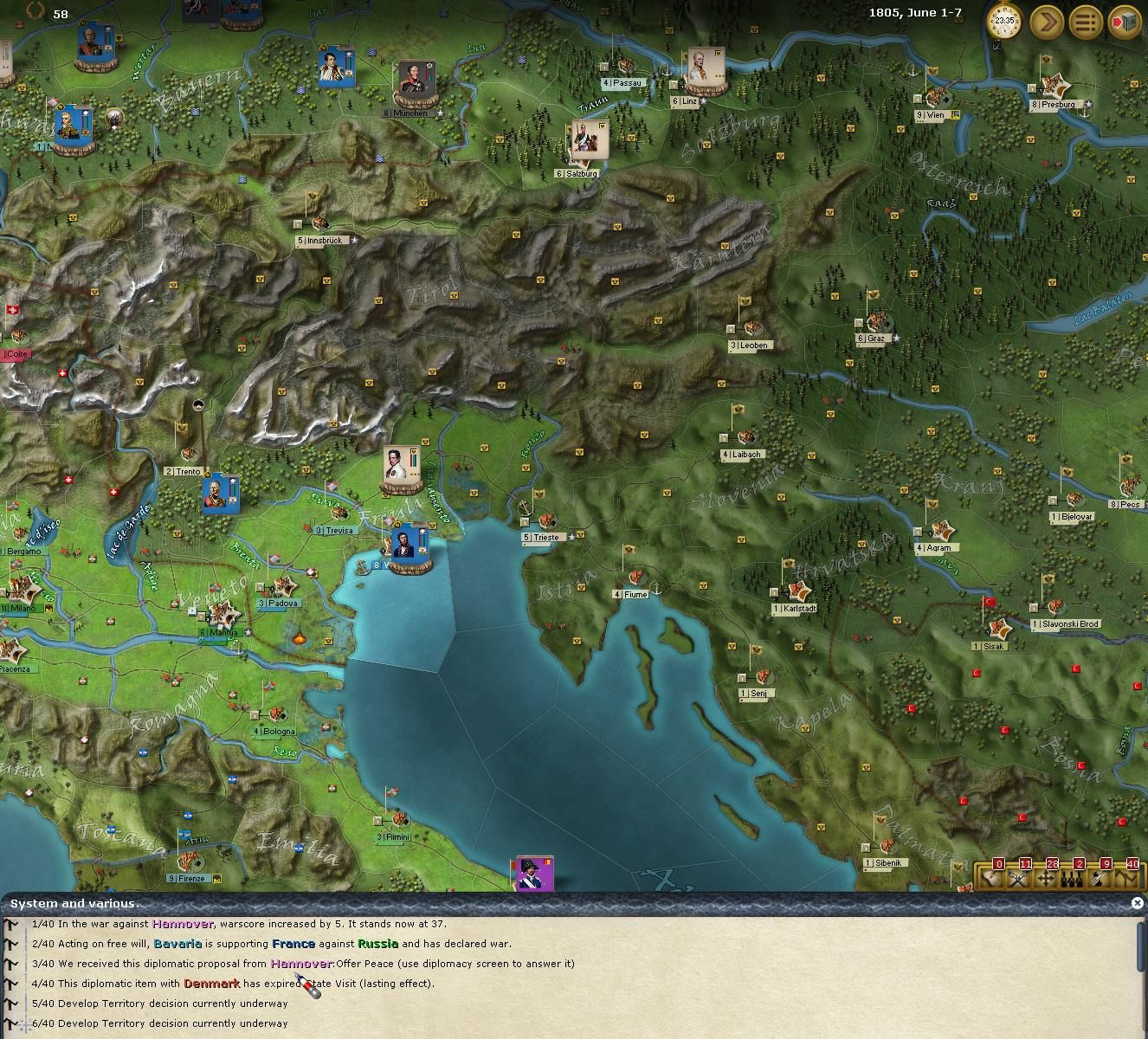This screenshot has width=1148, height=1039.
Task: Open the parchment scroll message filter
Action: [992, 878]
